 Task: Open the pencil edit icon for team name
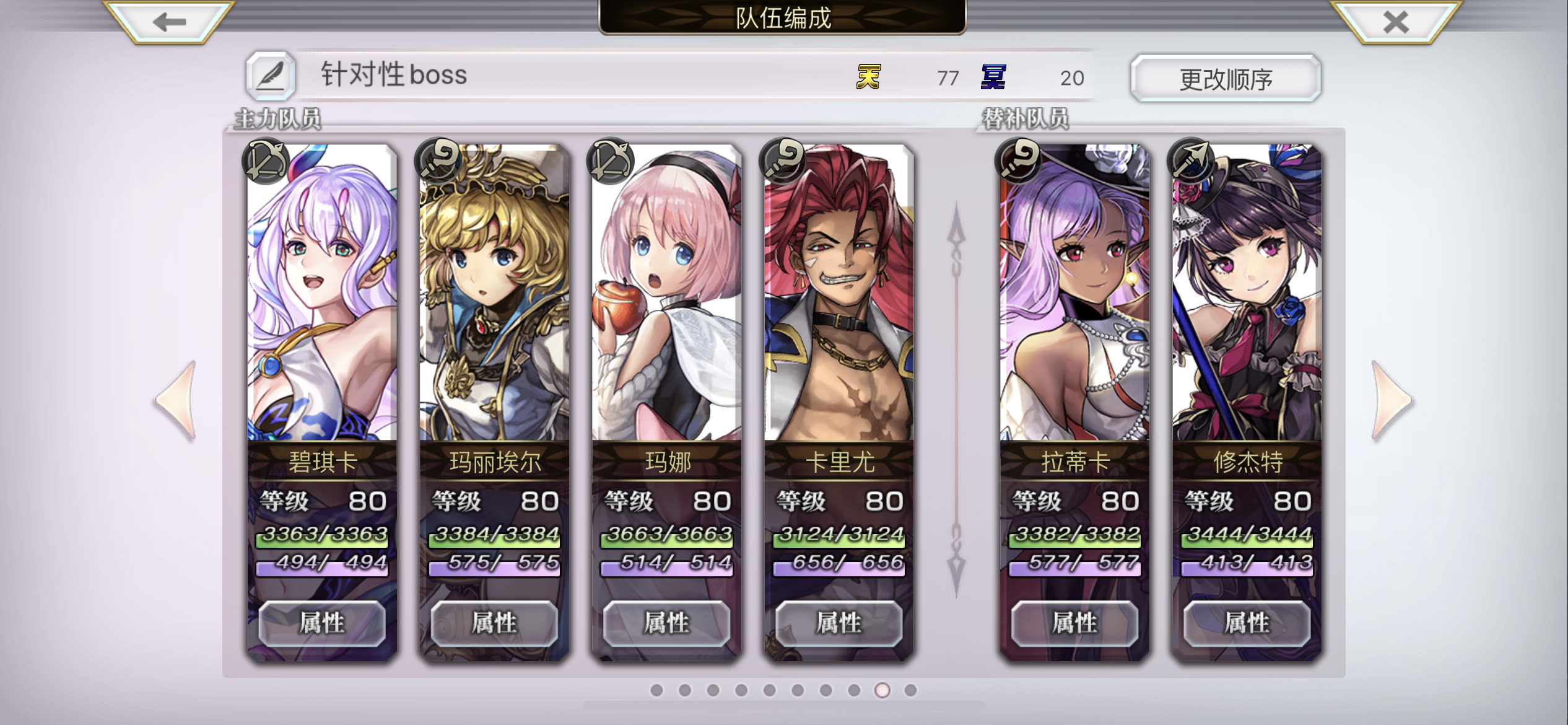(271, 77)
